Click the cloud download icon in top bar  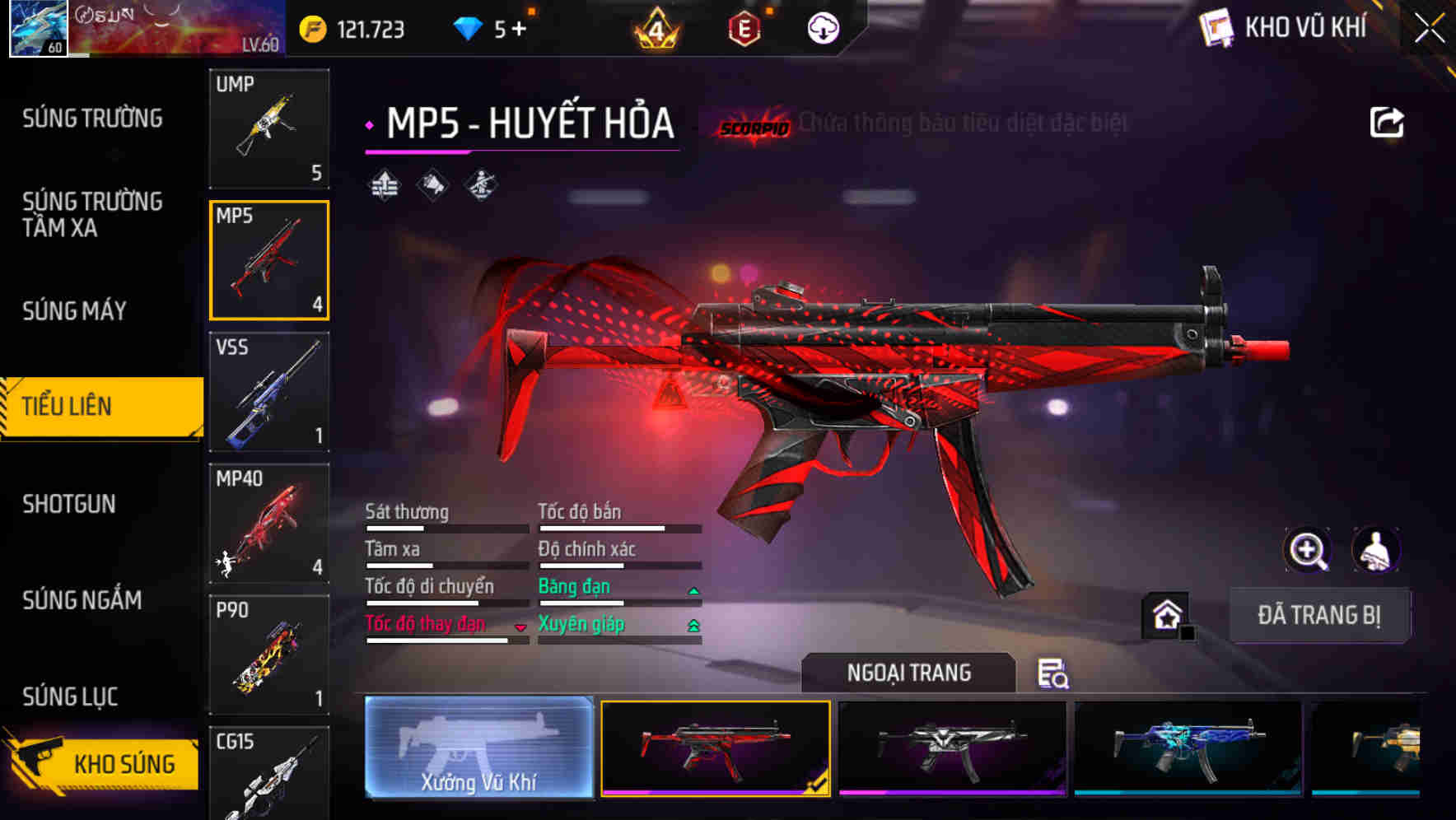(822, 27)
